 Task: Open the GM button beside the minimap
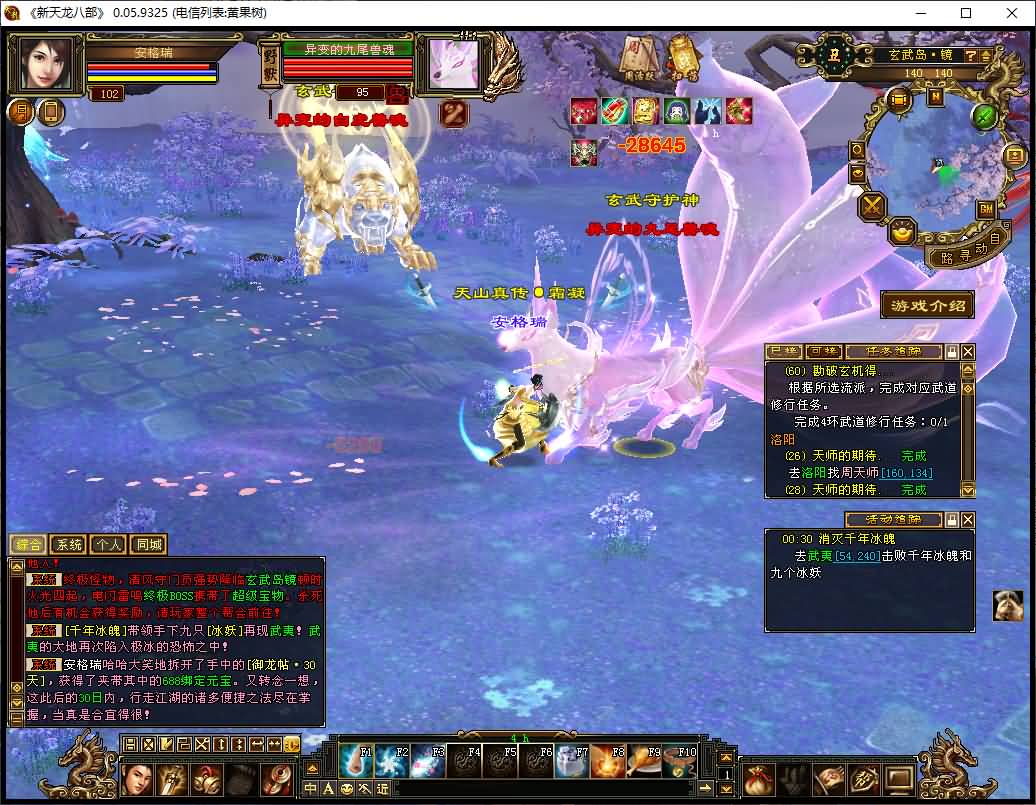(x=986, y=209)
